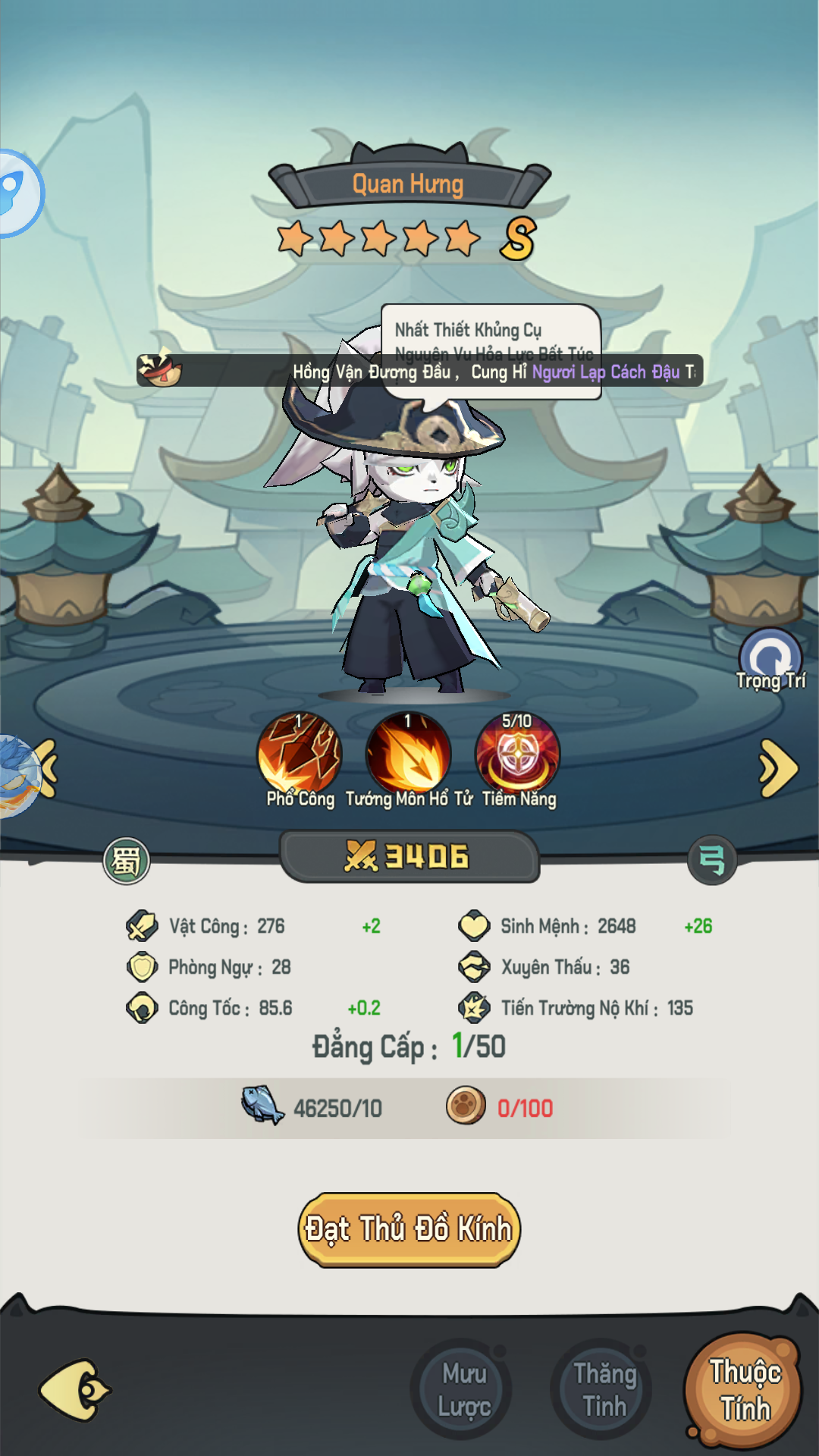The height and width of the screenshot is (1456, 819).
Task: Open the Thăng Tinh tab
Action: coord(604,1390)
